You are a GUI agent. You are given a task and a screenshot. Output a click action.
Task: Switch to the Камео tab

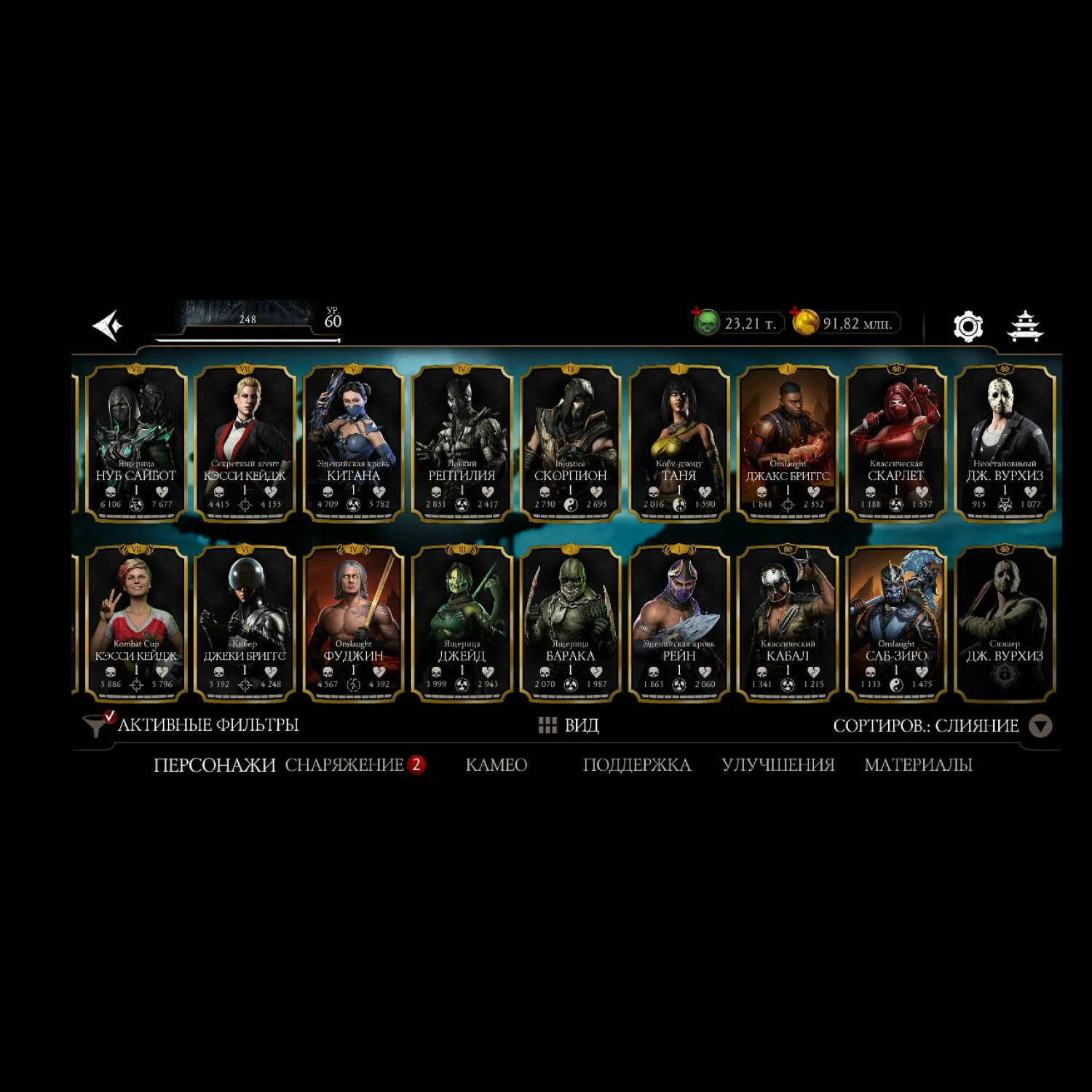pos(496,765)
